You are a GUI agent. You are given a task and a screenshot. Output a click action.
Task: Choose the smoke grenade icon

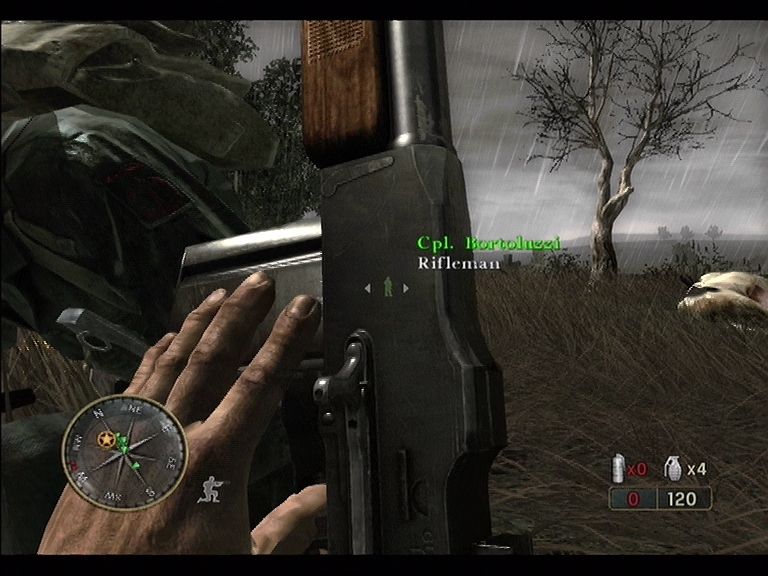point(617,467)
